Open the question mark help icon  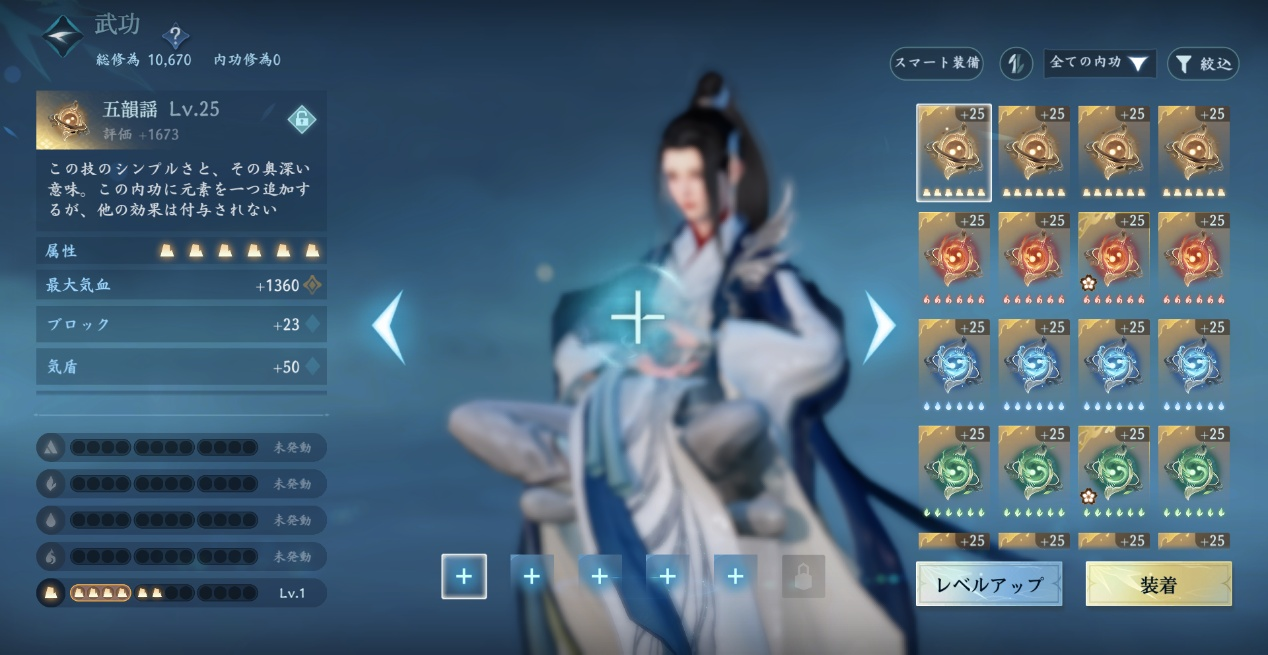click(x=175, y=37)
